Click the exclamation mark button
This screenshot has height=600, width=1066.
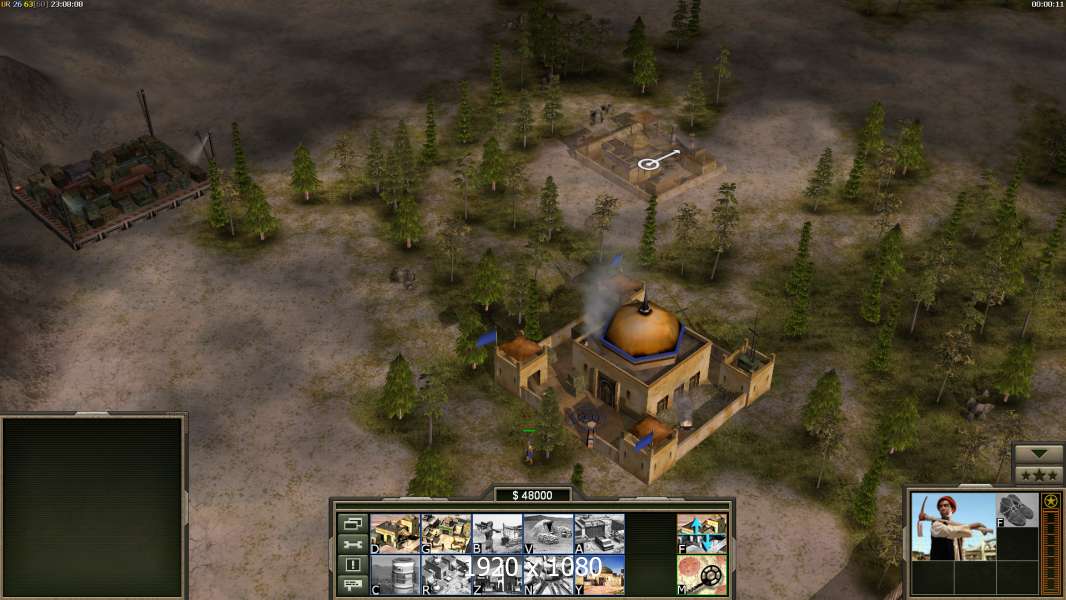click(x=352, y=565)
